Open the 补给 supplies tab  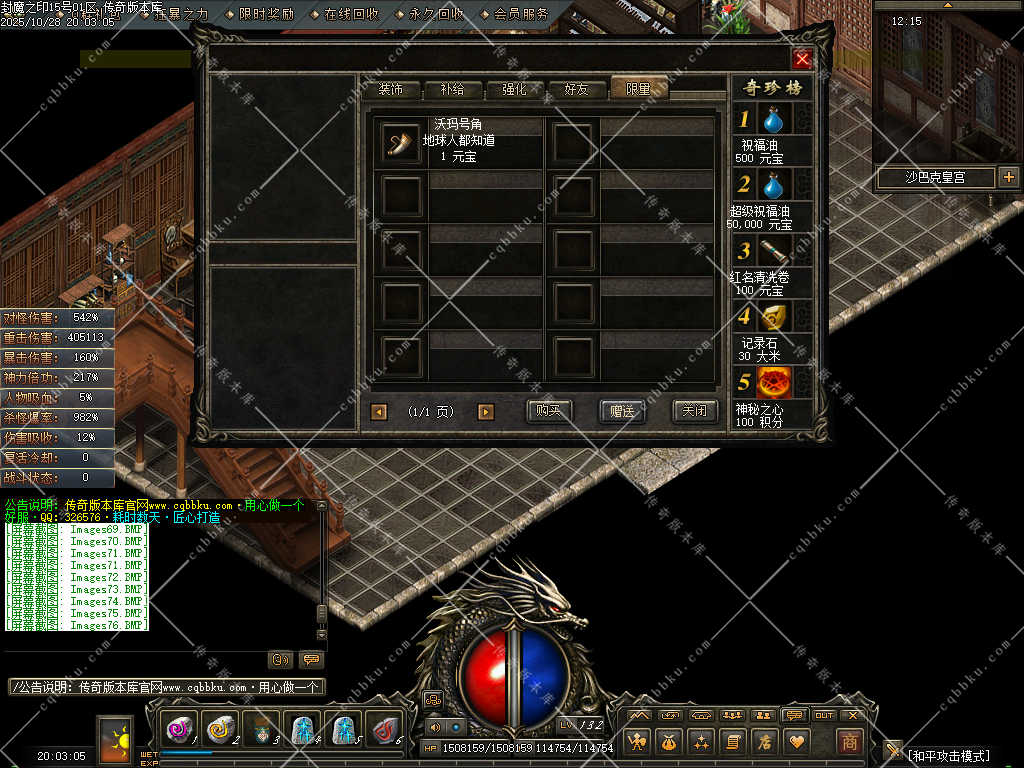tap(452, 89)
